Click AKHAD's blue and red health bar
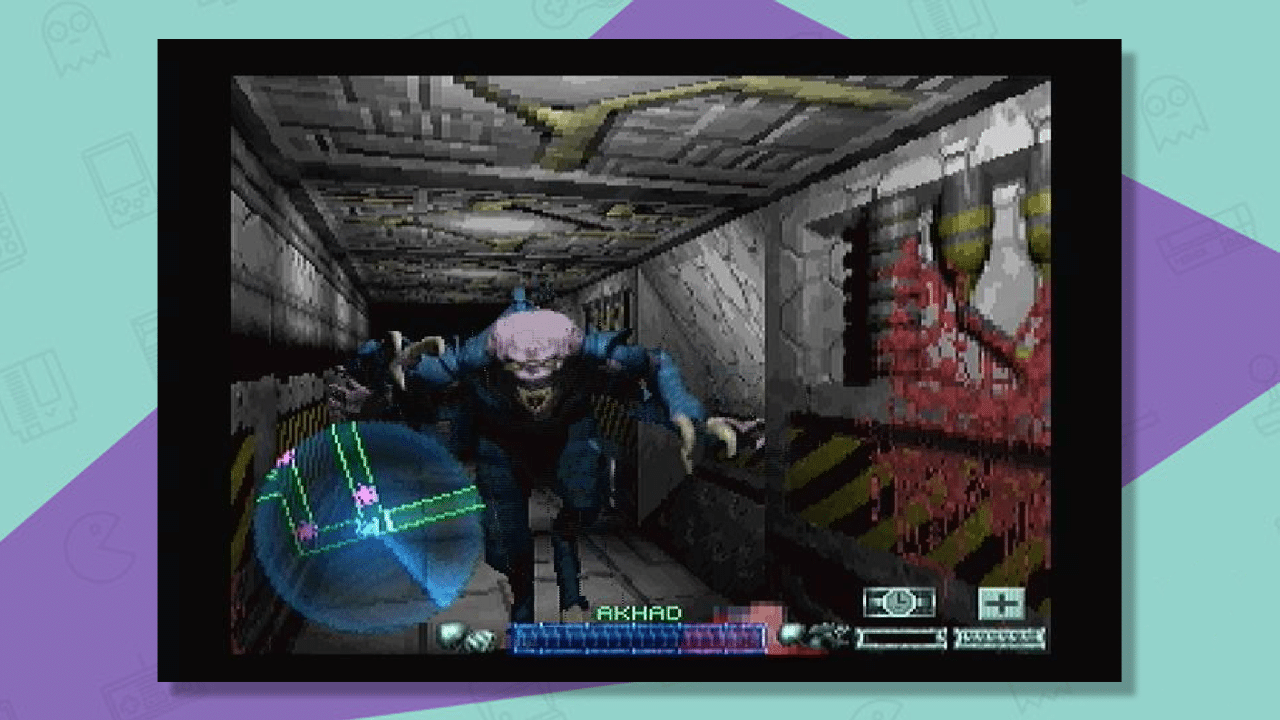 point(635,633)
